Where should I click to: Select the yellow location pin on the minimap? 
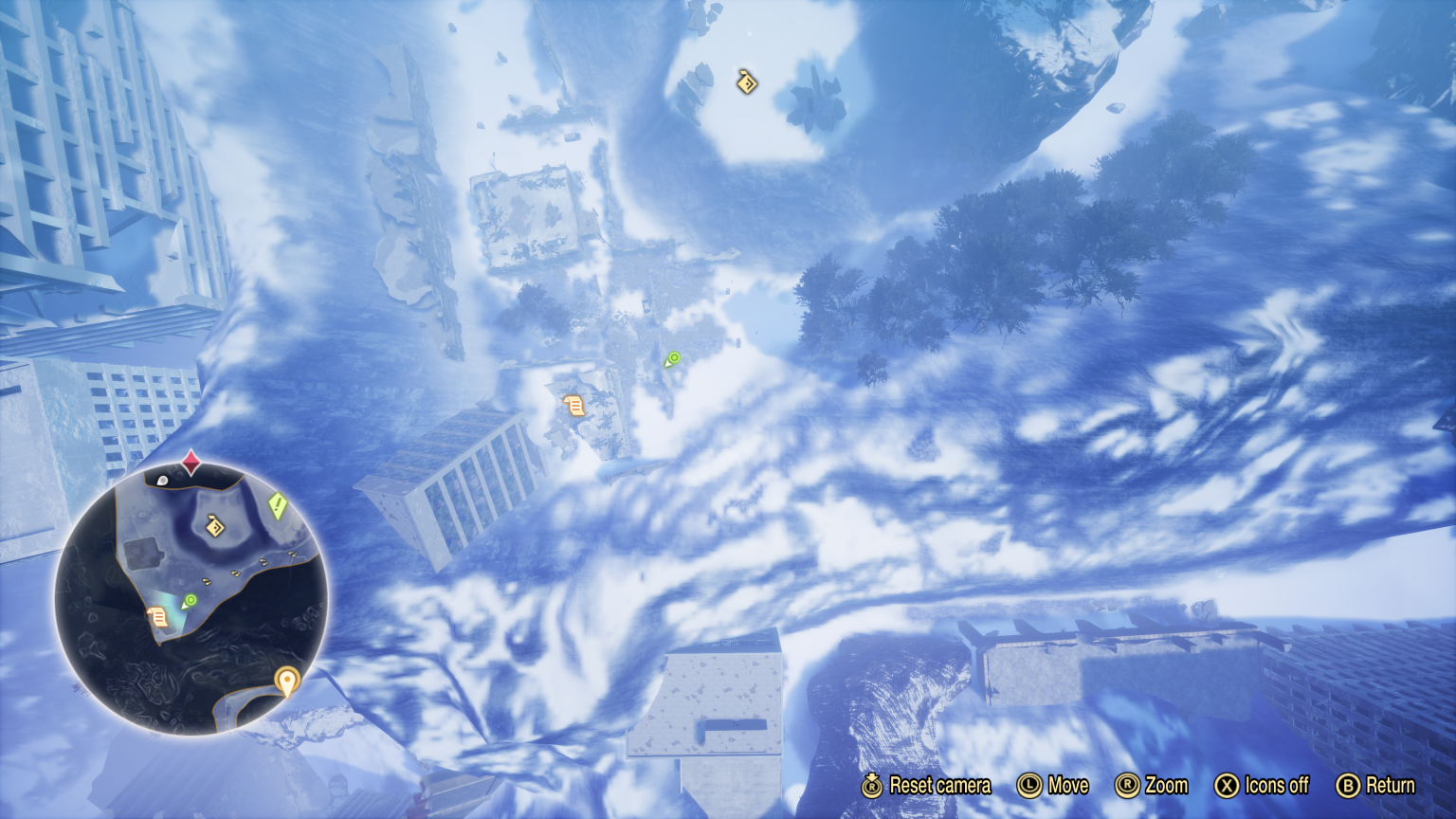point(286,681)
